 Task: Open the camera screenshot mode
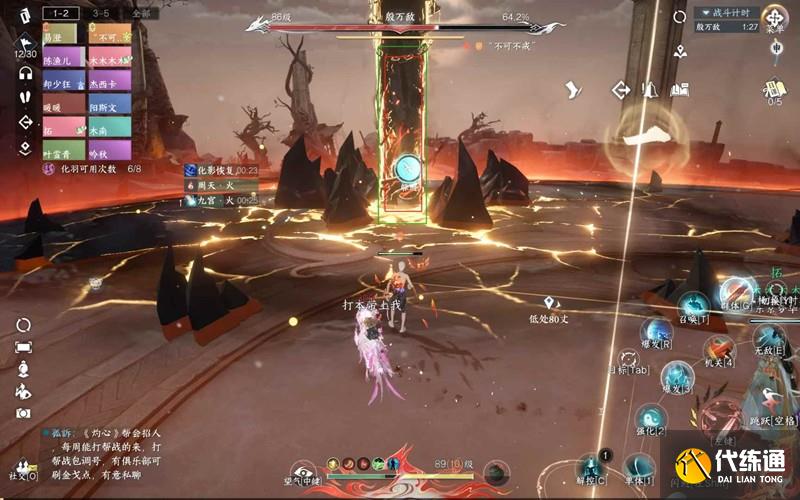coord(24,411)
